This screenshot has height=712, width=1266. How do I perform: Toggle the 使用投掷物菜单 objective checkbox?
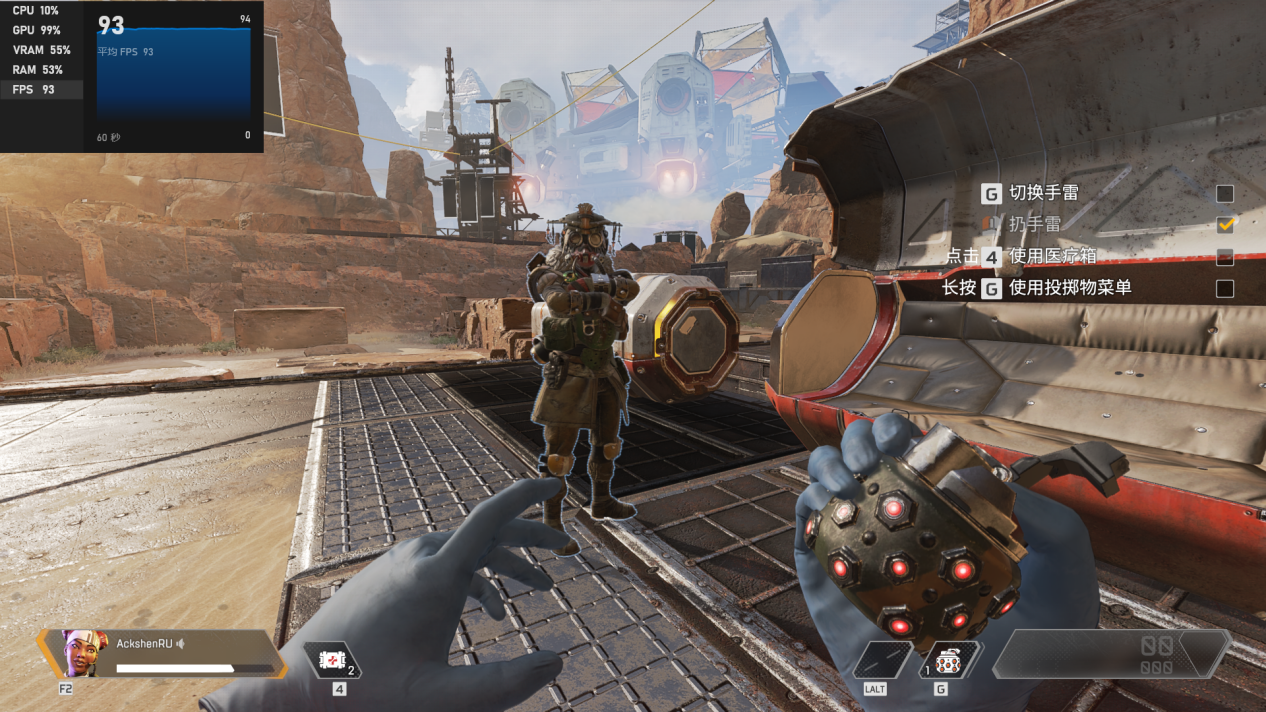click(1224, 289)
